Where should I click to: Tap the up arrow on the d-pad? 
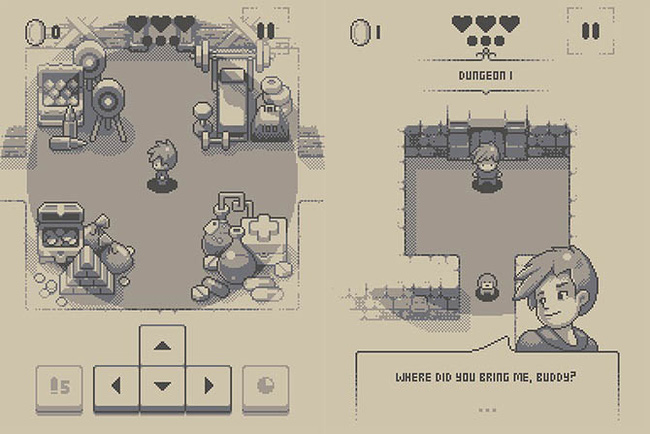(x=162, y=346)
